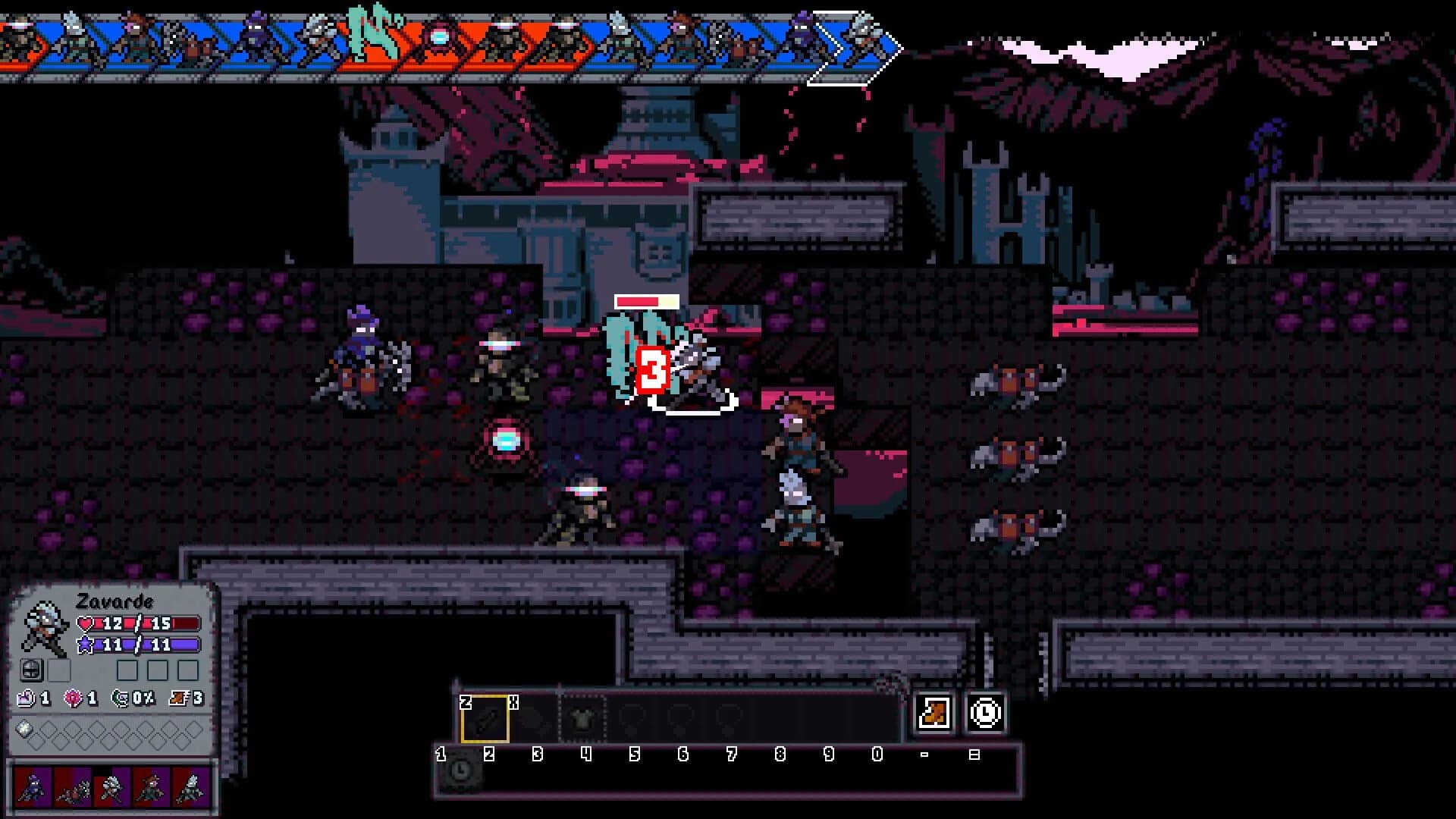Toggle the shield slot under Zavarde's portrait
This screenshot has height=819, width=1456.
click(33, 670)
